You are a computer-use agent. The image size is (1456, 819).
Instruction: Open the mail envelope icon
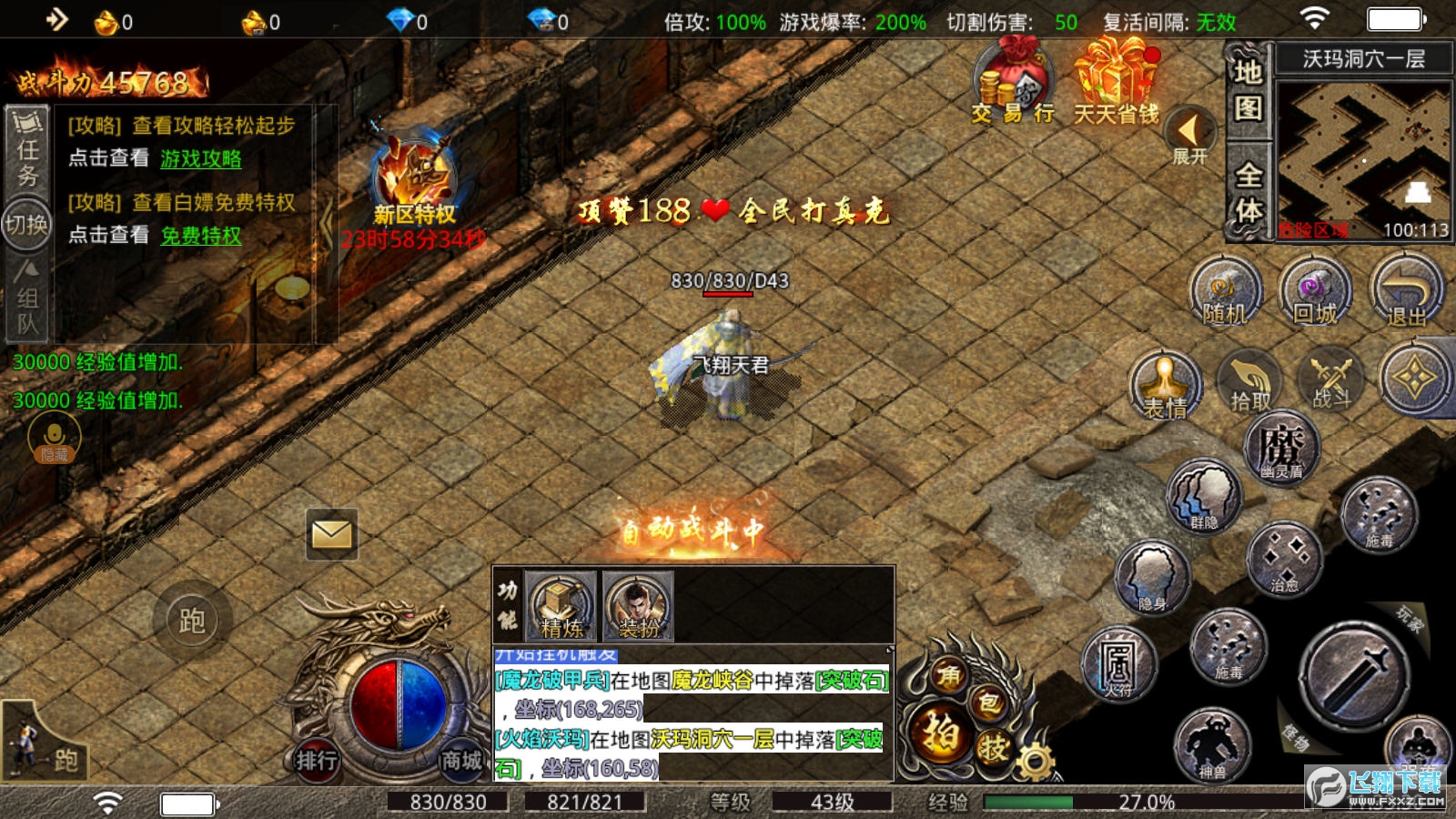[x=332, y=534]
